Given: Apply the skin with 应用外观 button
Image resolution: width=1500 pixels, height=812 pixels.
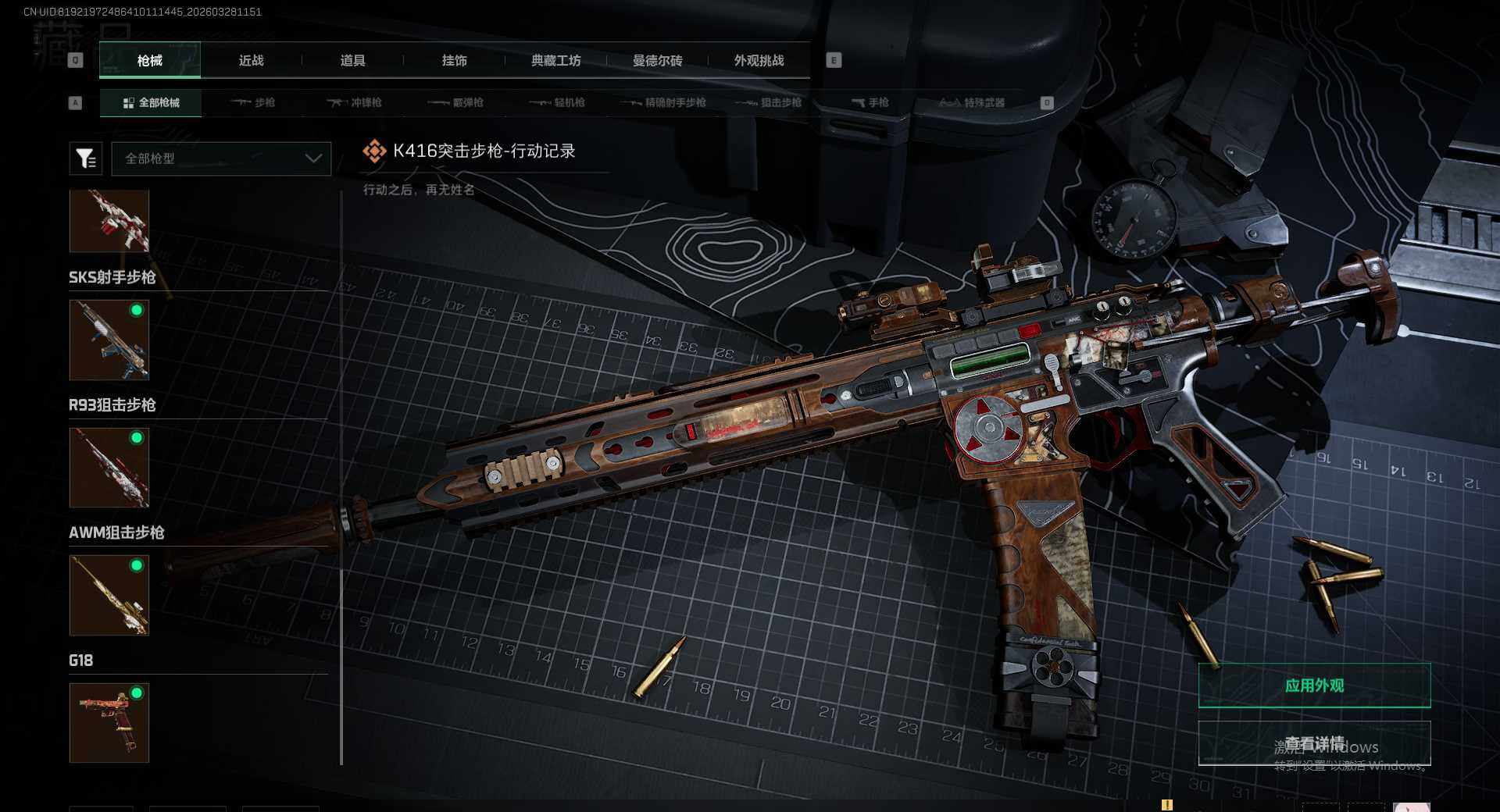Looking at the screenshot, I should click(1314, 686).
